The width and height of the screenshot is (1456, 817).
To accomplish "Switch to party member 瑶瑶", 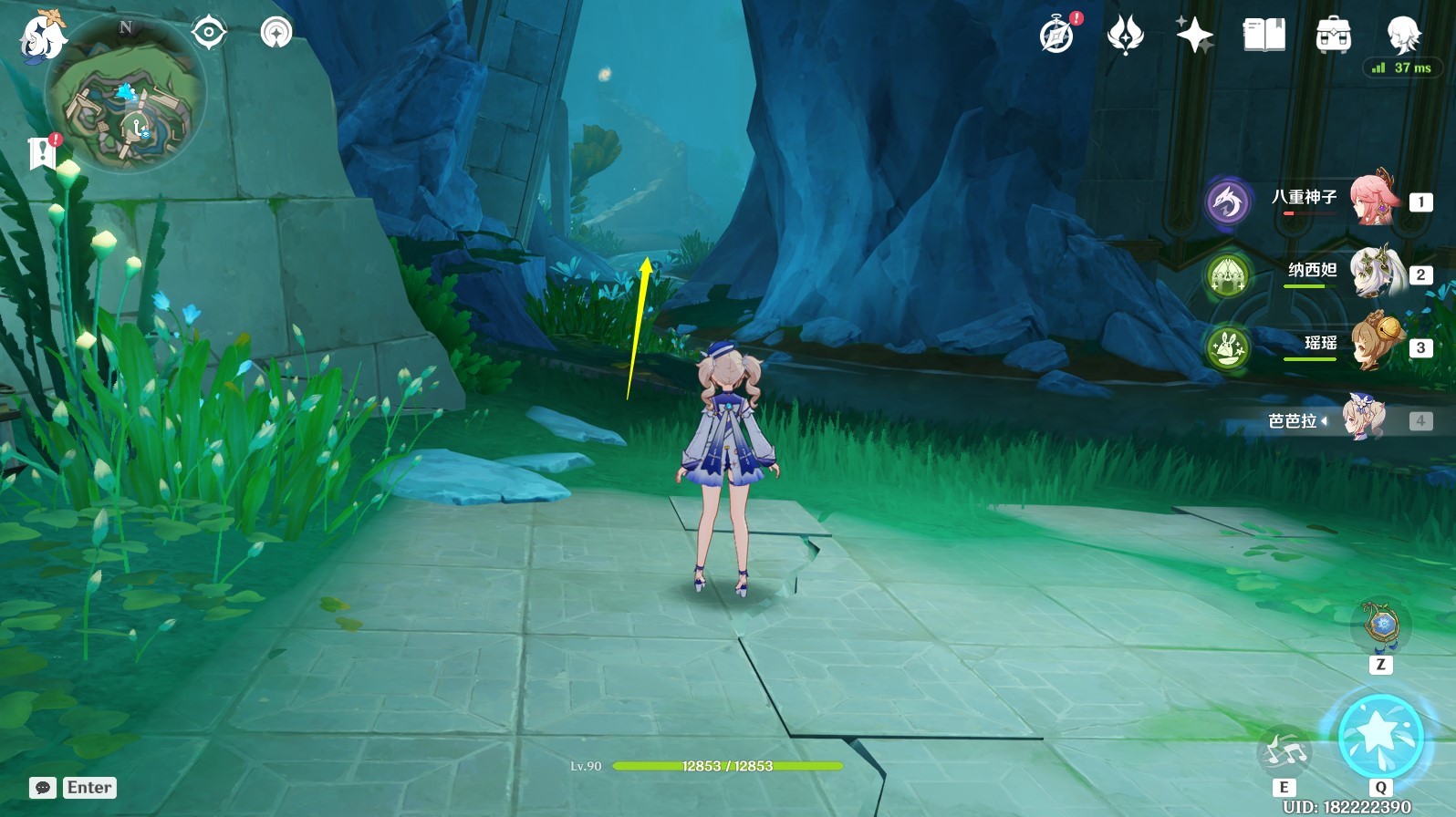I will 1372,344.
